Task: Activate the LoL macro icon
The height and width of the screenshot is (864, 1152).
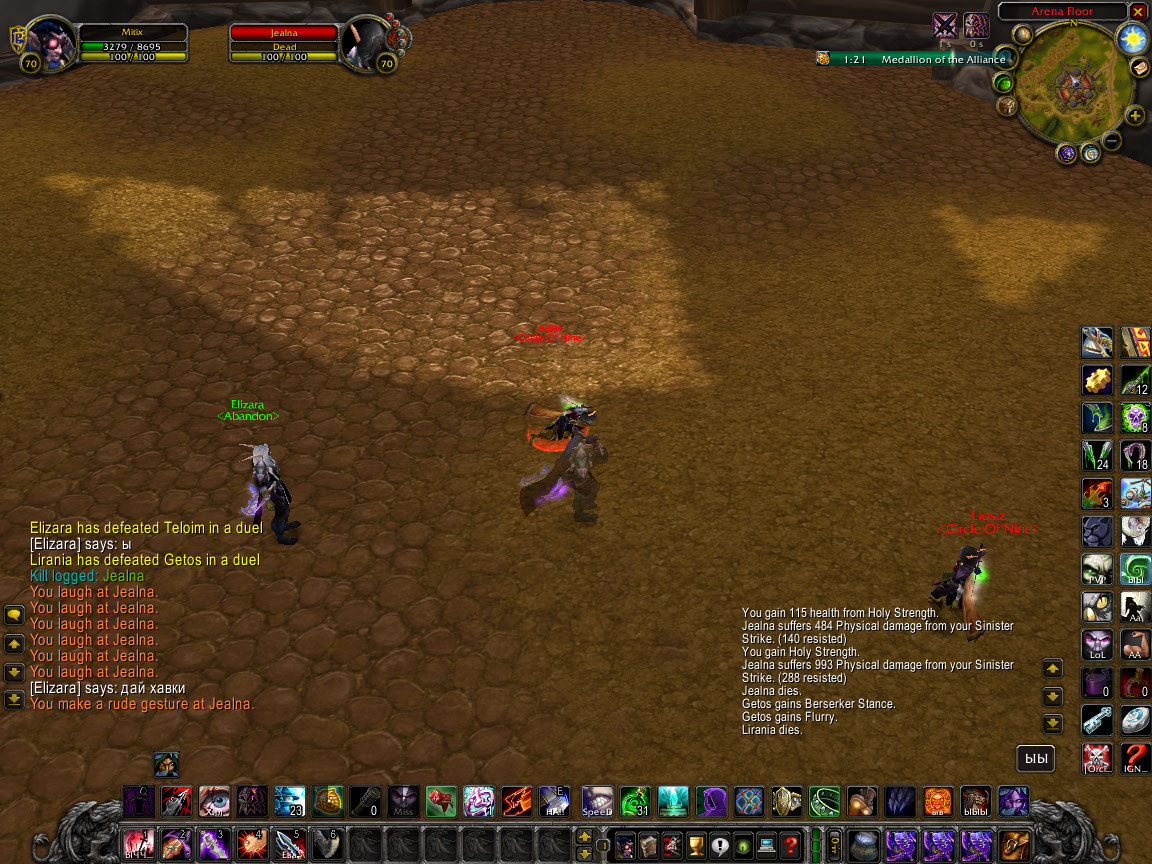Action: coord(1096,645)
